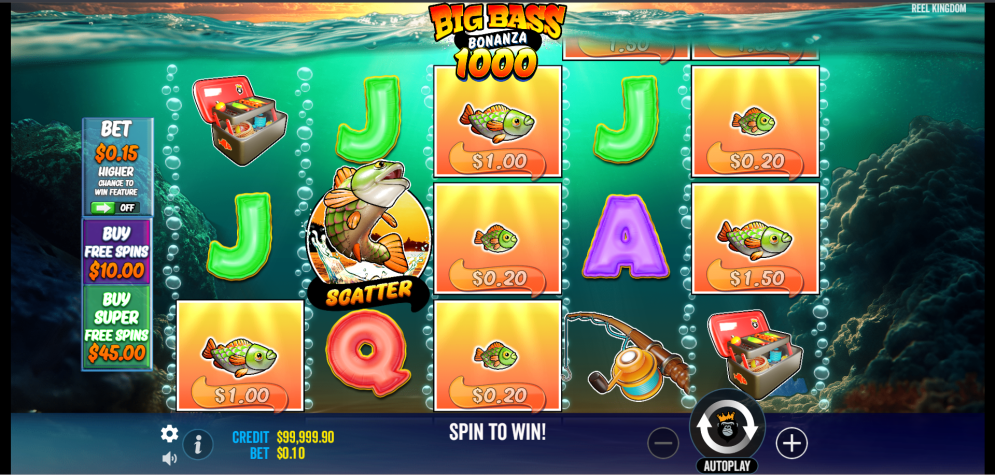Buy Free Spins for $10.00
This screenshot has height=475, width=995.
(117, 252)
